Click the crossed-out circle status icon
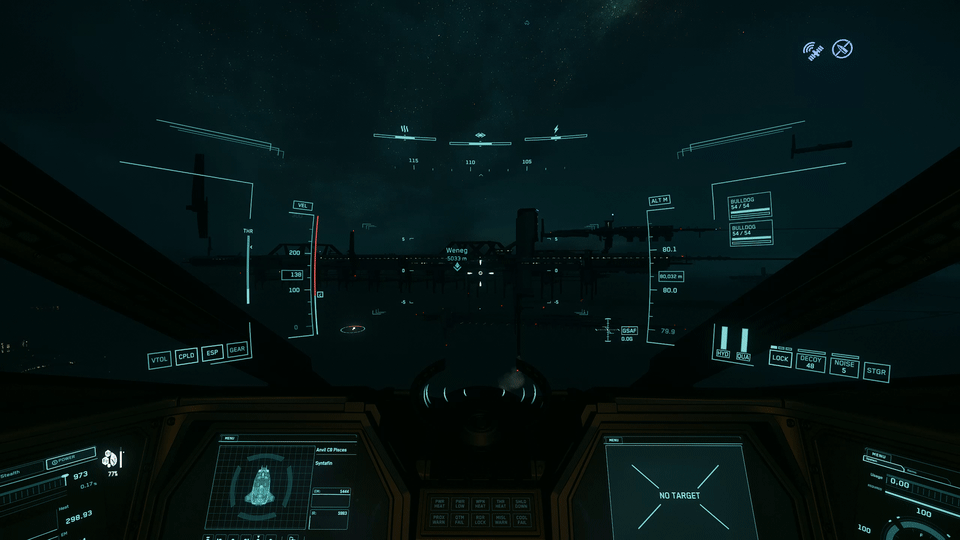This screenshot has height=540, width=960. (843, 48)
